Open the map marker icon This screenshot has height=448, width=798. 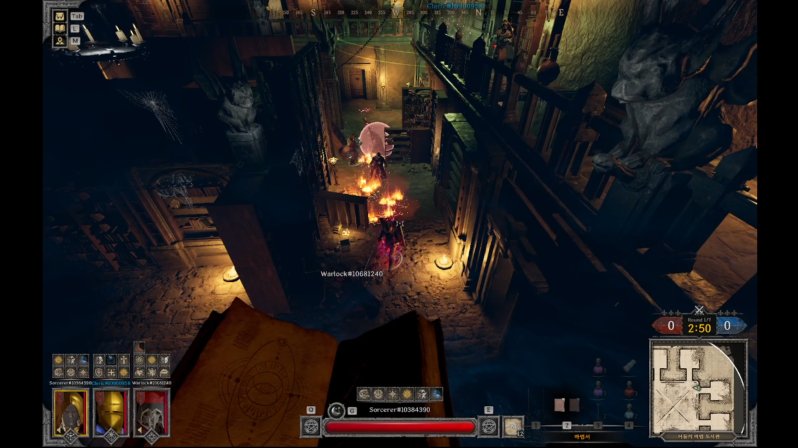tap(60, 40)
